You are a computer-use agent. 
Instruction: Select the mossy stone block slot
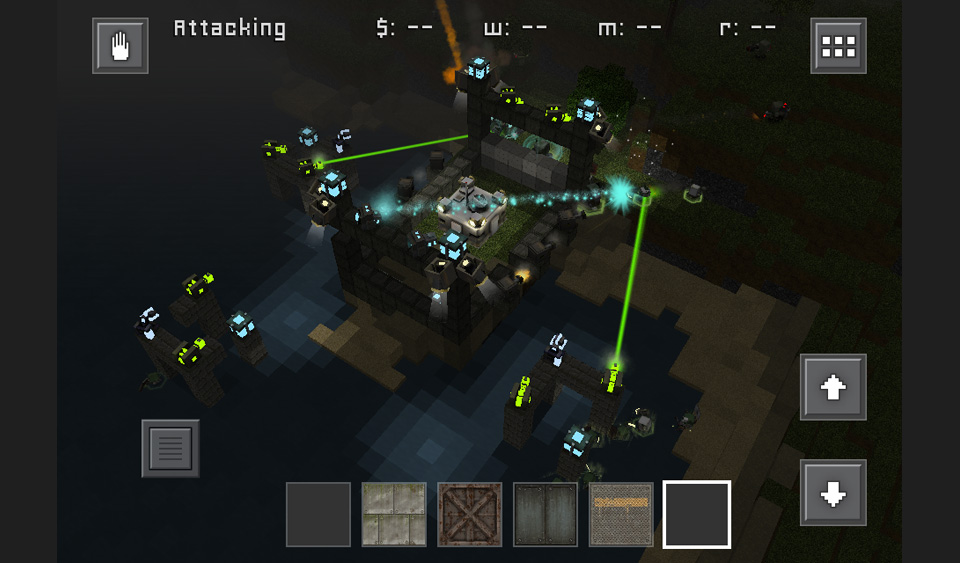[394, 515]
